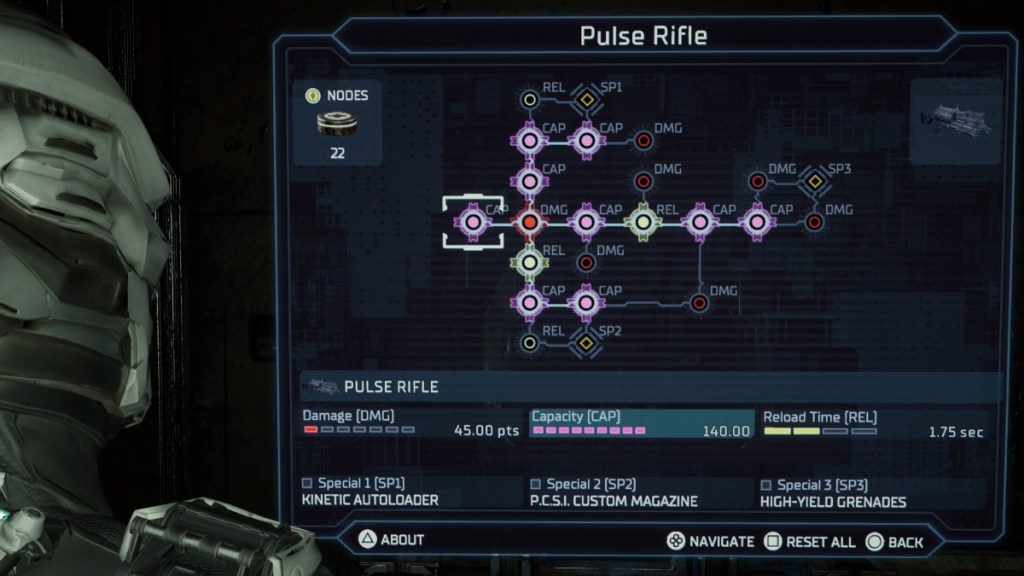
Task: Choose the SP2 diamond node
Action: coord(586,343)
